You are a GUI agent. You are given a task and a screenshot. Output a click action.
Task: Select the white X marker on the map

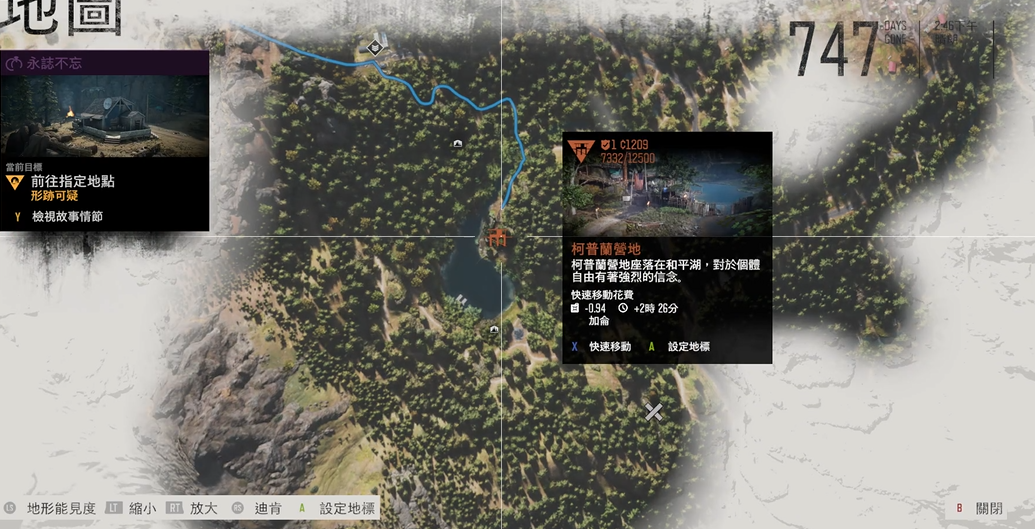pos(653,411)
